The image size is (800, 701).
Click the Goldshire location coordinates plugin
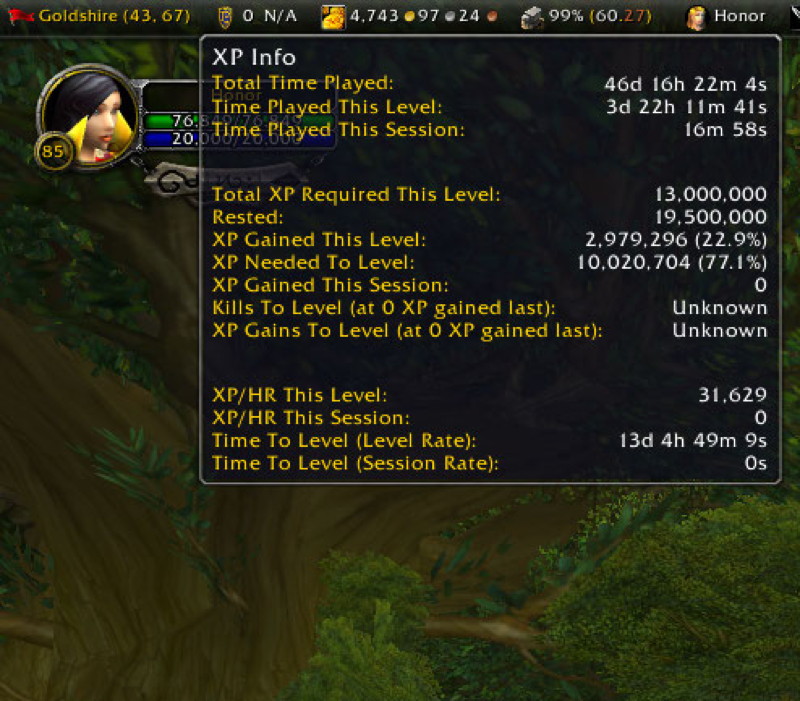pyautogui.click(x=94, y=16)
